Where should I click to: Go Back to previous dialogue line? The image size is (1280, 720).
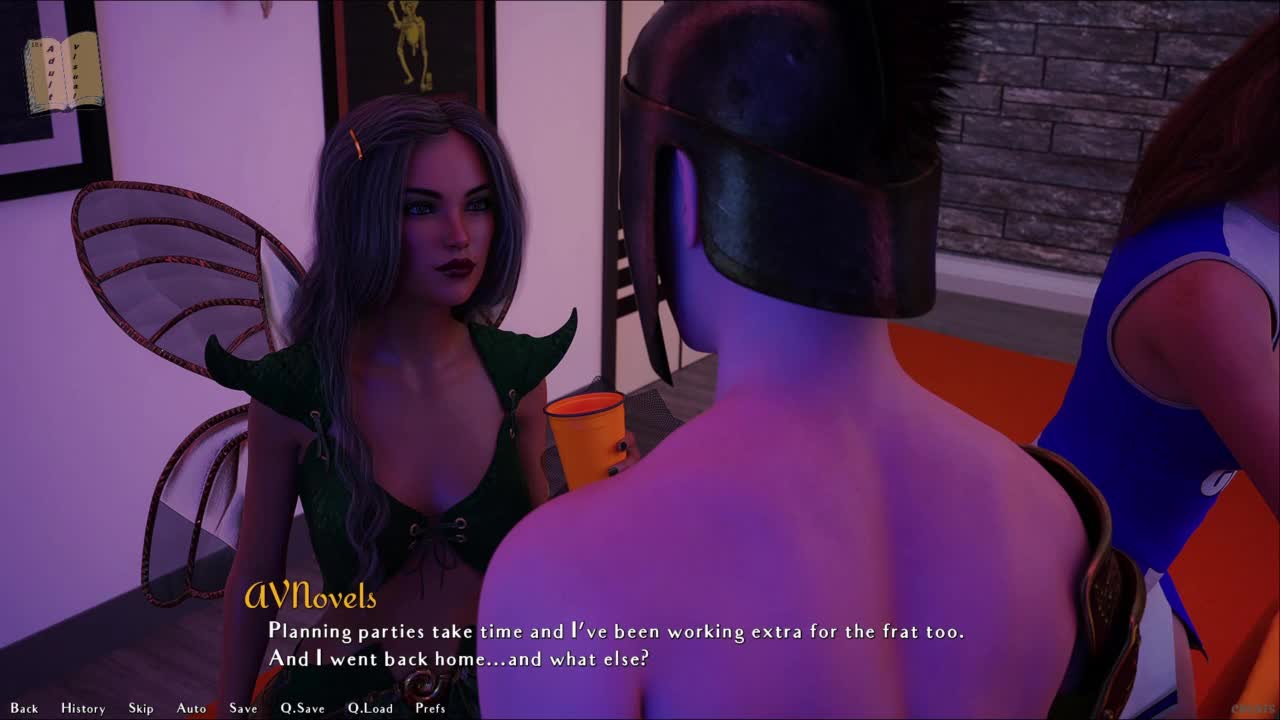(x=24, y=708)
